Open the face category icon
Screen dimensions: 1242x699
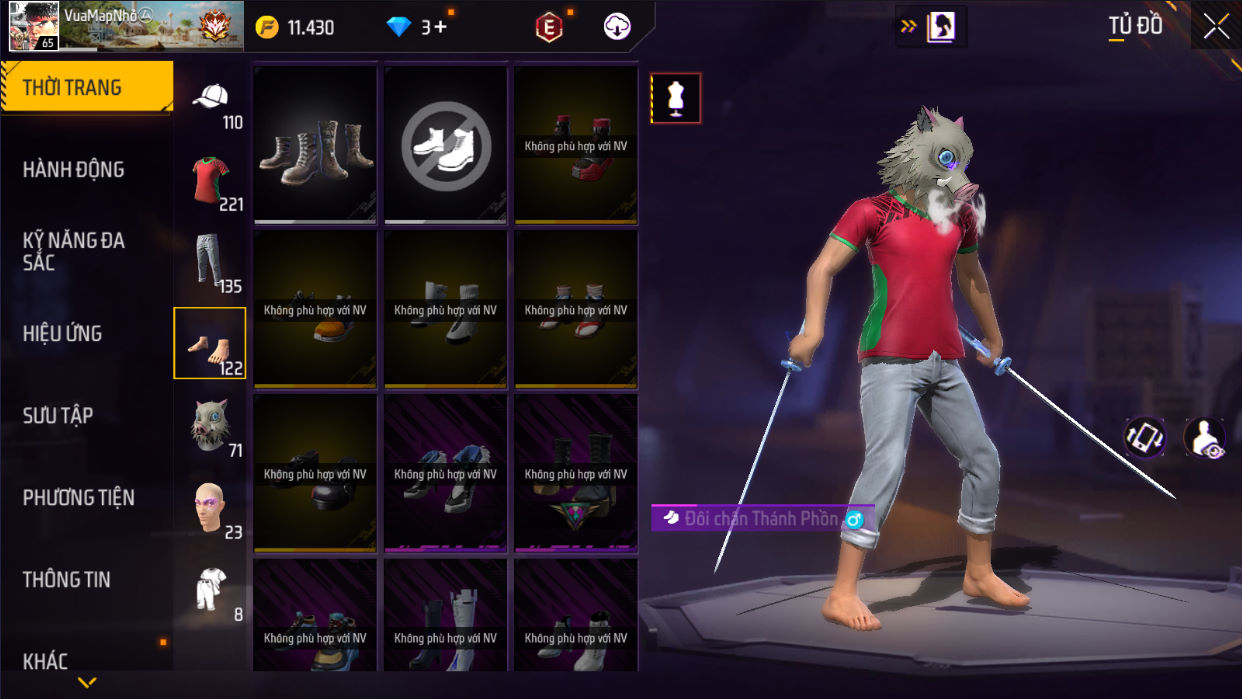point(210,508)
